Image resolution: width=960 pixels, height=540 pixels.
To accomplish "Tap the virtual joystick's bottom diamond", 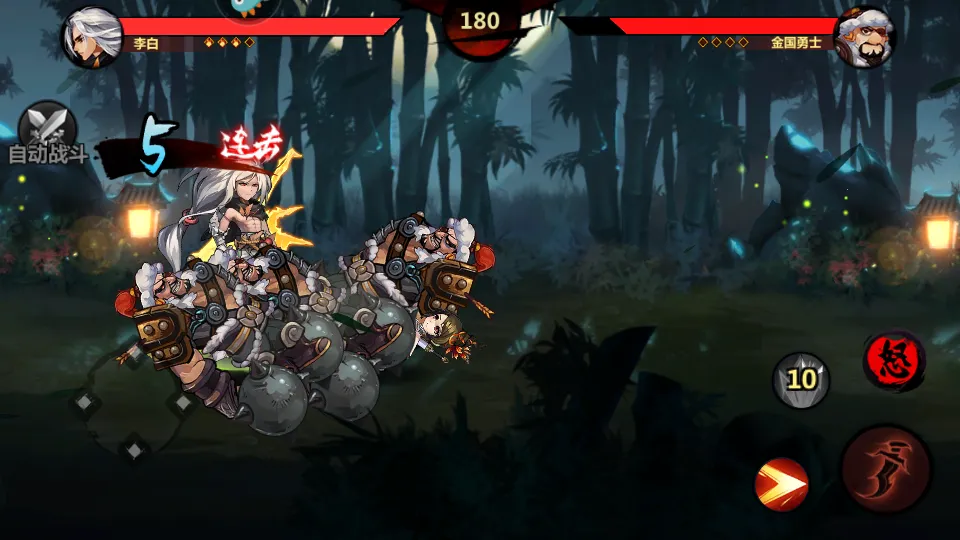I will [133, 446].
